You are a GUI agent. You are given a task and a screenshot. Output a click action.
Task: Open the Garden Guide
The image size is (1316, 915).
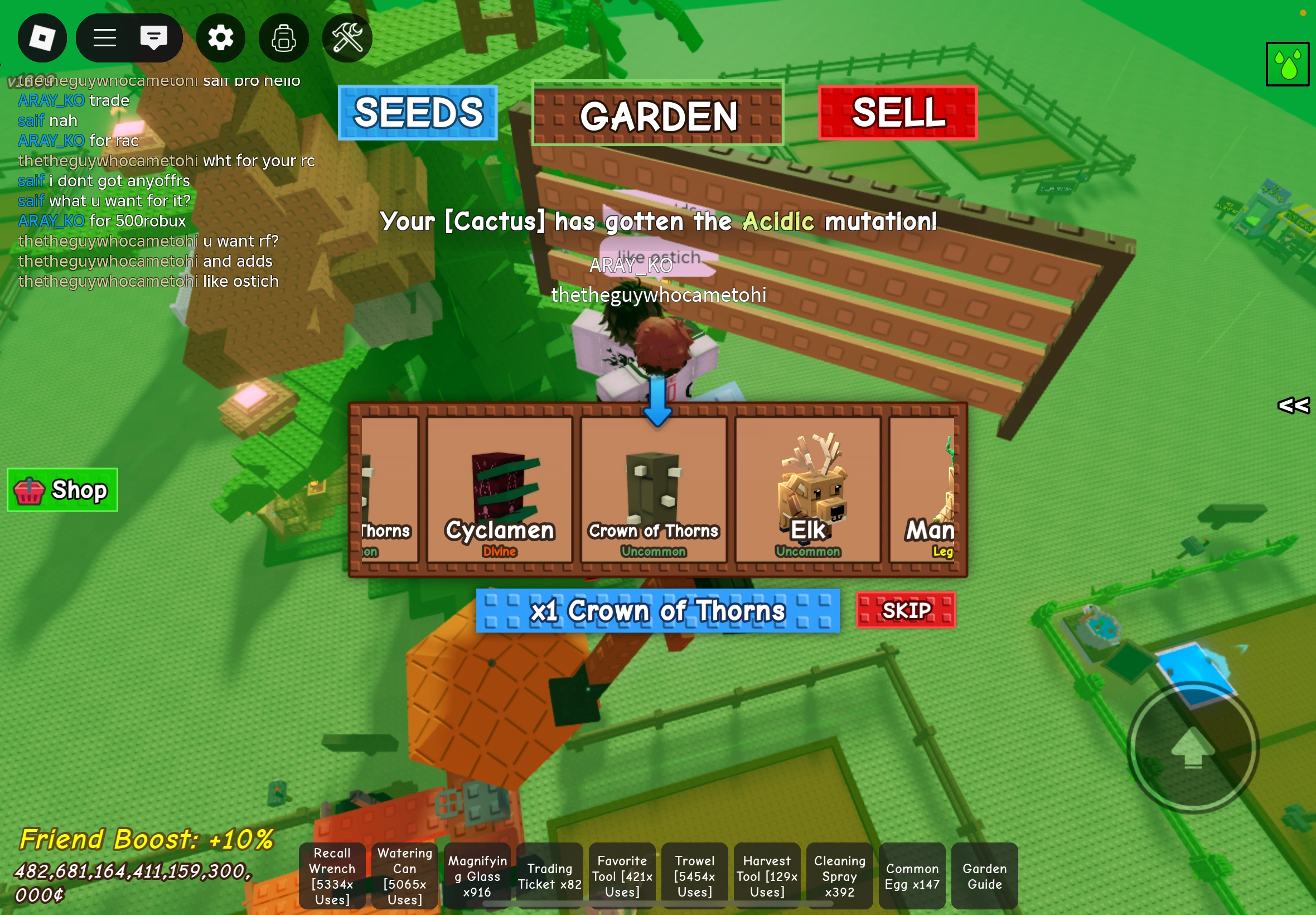984,876
